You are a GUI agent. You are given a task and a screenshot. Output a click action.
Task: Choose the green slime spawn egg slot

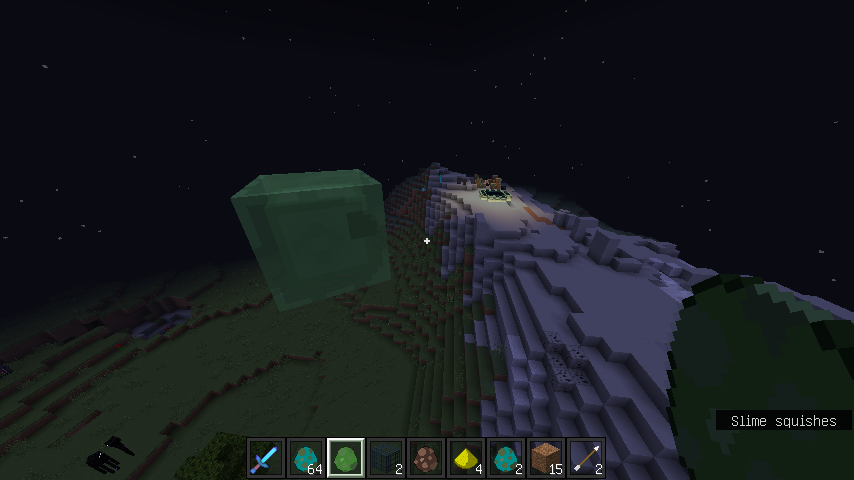(x=346, y=458)
